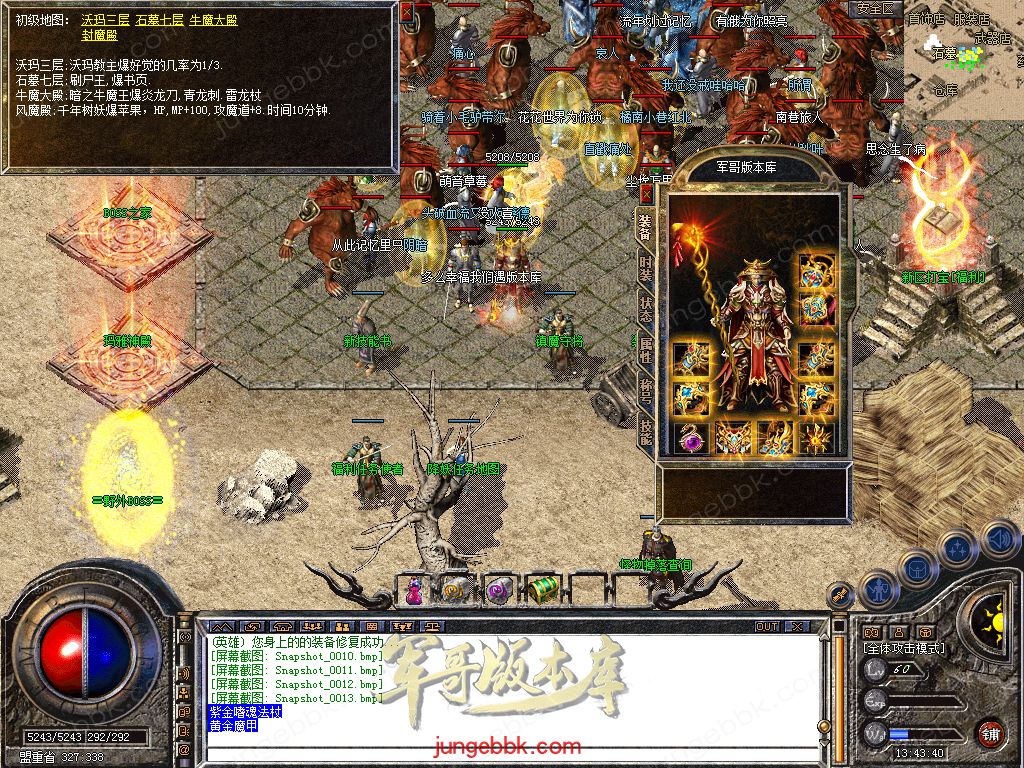
Task: Use the pink potion in the quick belt
Action: 412,592
